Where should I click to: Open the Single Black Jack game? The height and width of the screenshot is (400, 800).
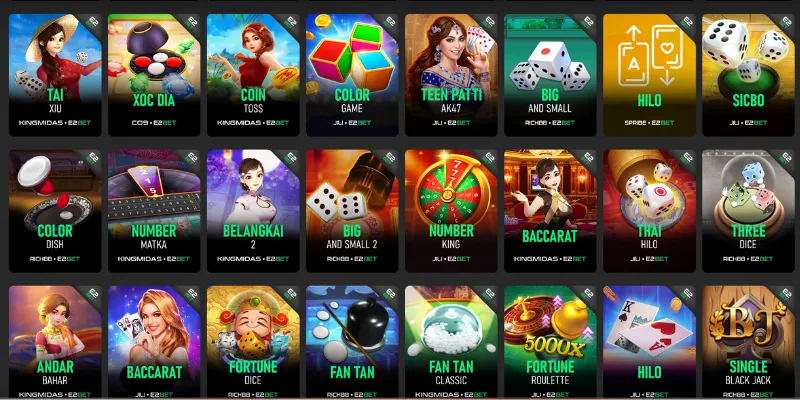tap(747, 343)
